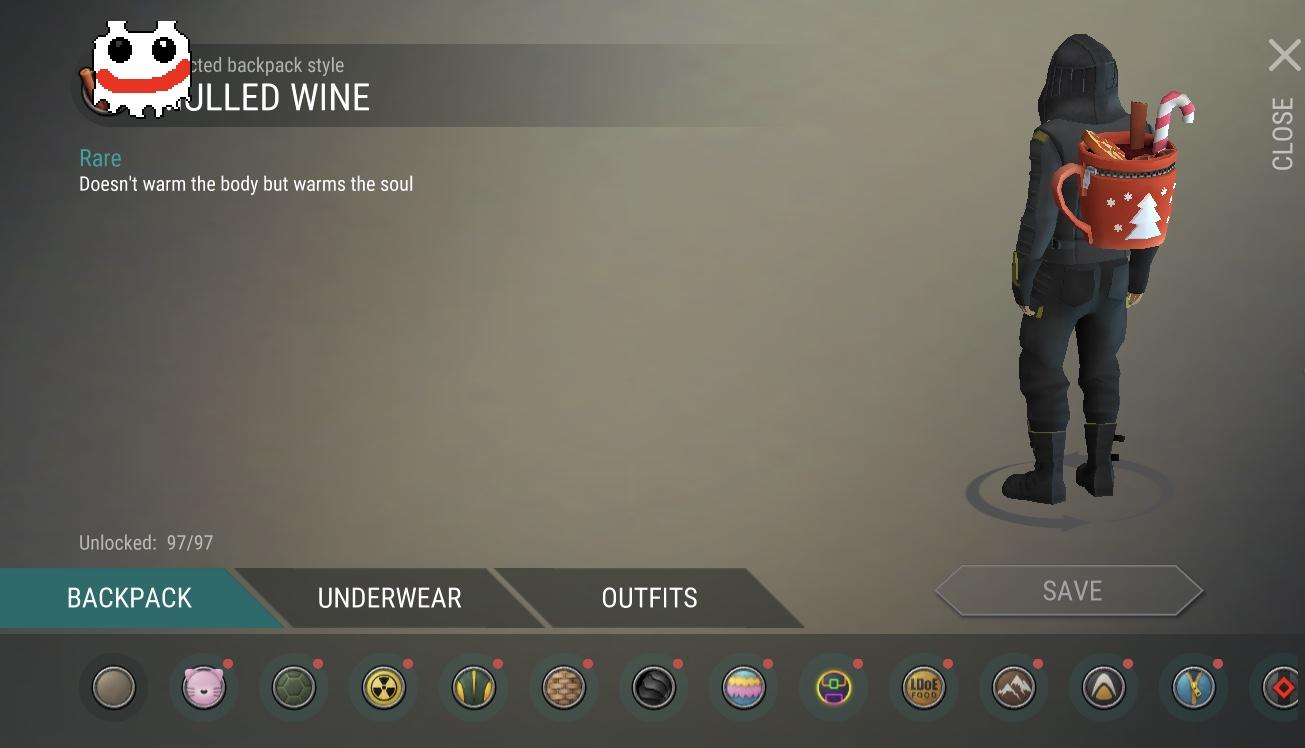Viewport: 1305px width, 748px height.
Task: Select the green turtle shell backpack style
Action: (x=294, y=688)
